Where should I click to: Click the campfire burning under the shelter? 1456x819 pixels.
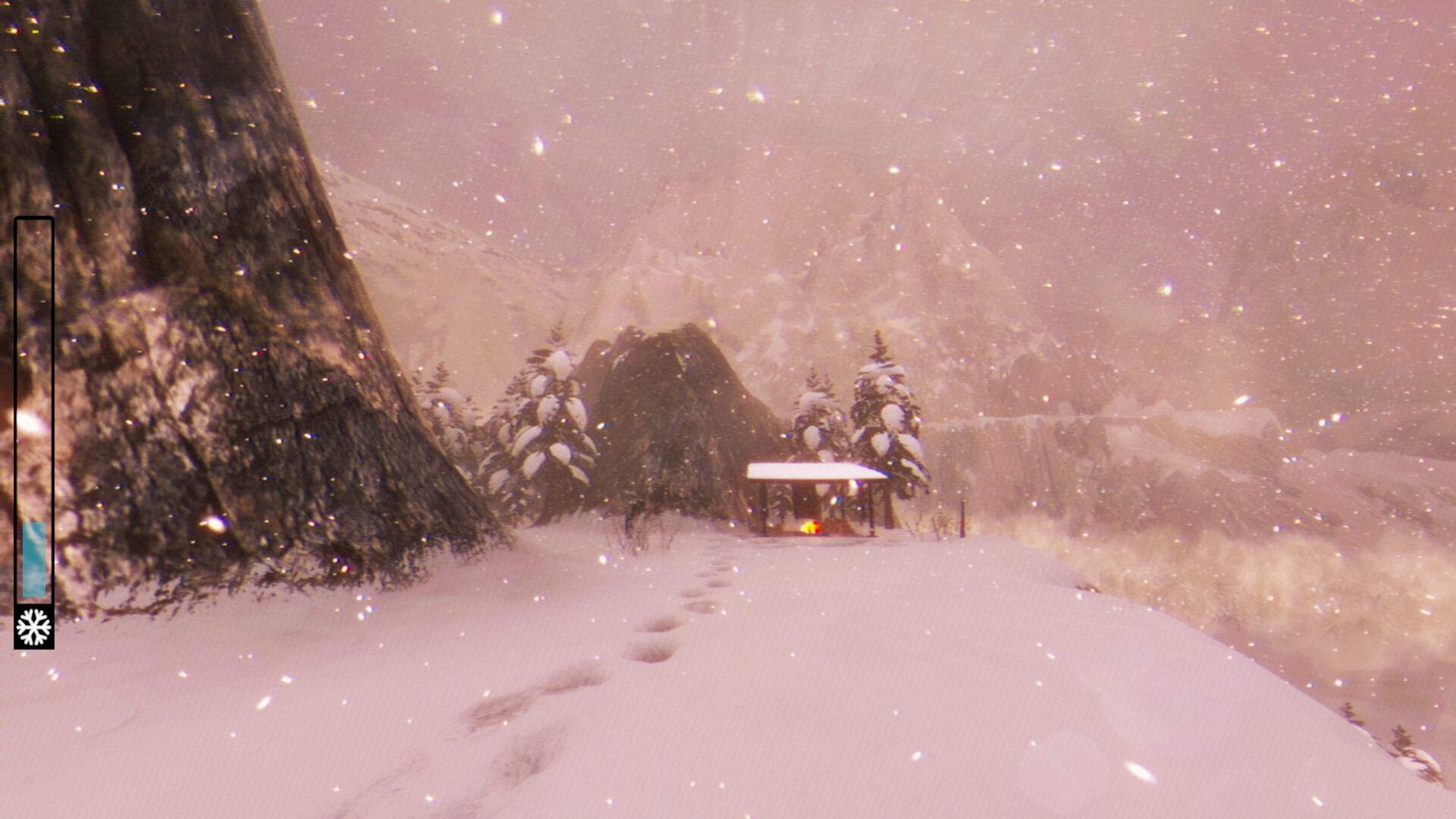pyautogui.click(x=811, y=526)
